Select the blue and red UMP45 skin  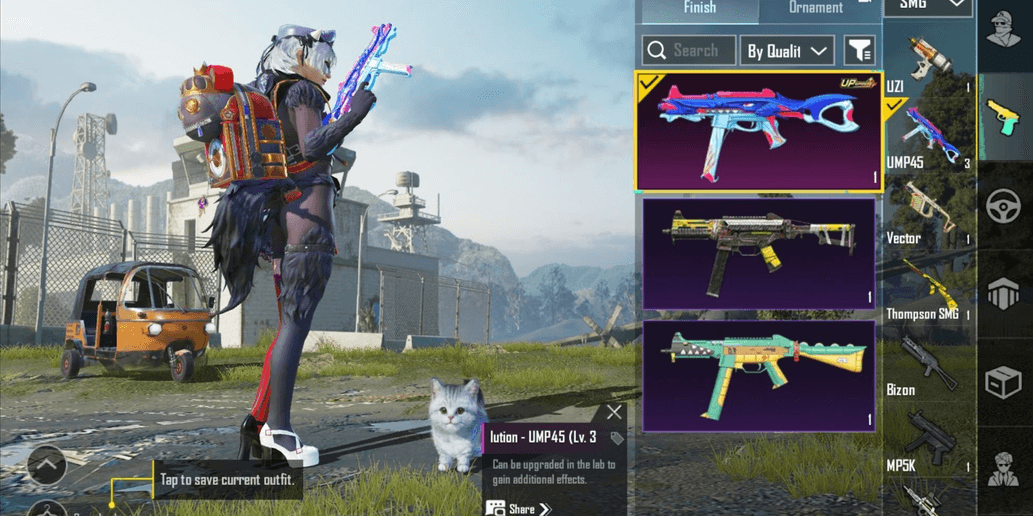tap(758, 131)
